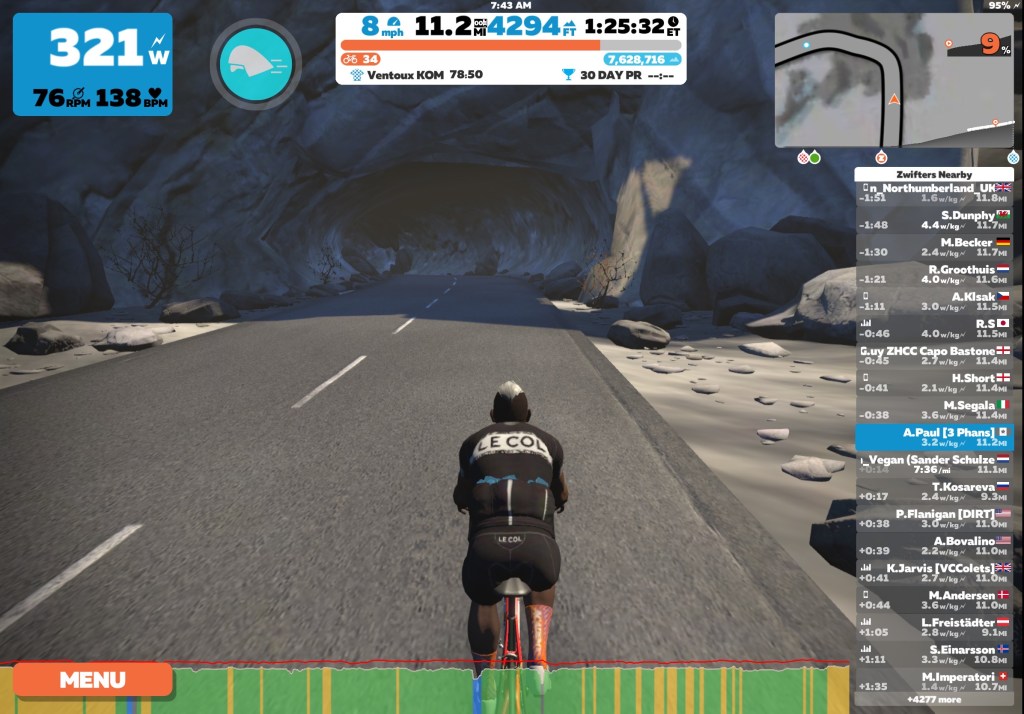The width and height of the screenshot is (1024, 714).
Task: Expand the +4277 more riders entry
Action: tap(934, 699)
